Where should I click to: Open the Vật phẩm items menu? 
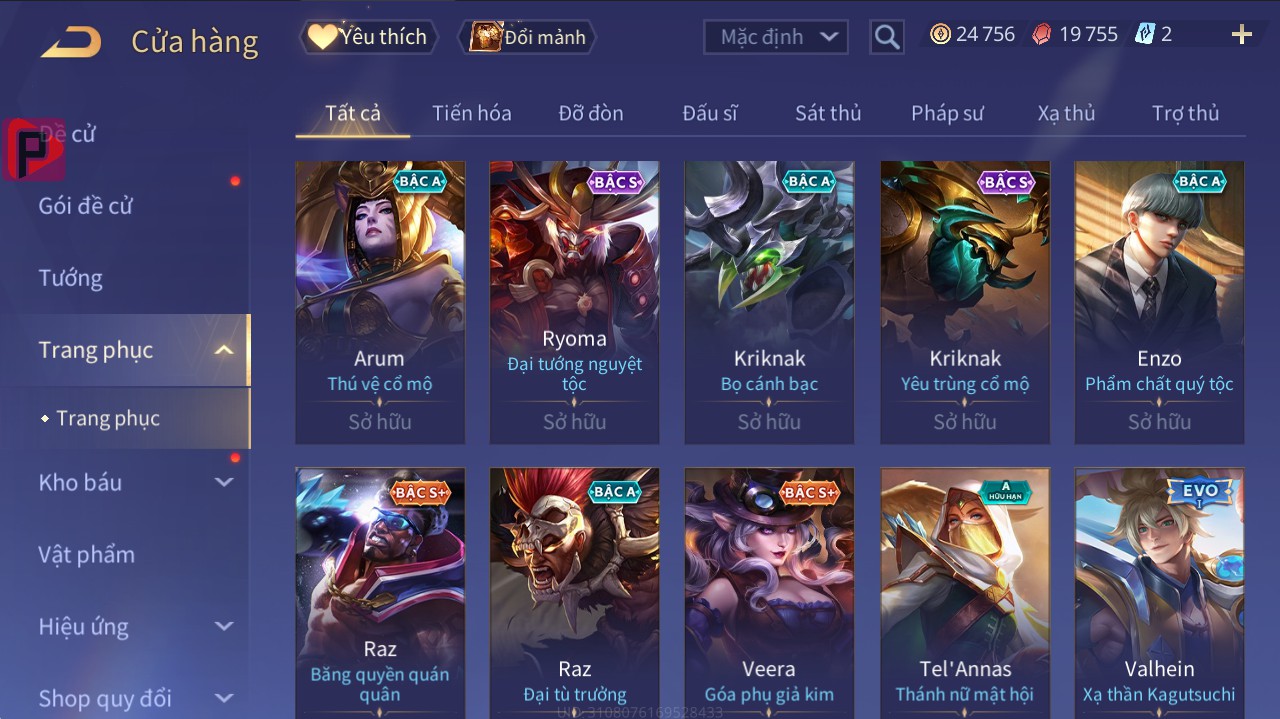(x=86, y=554)
